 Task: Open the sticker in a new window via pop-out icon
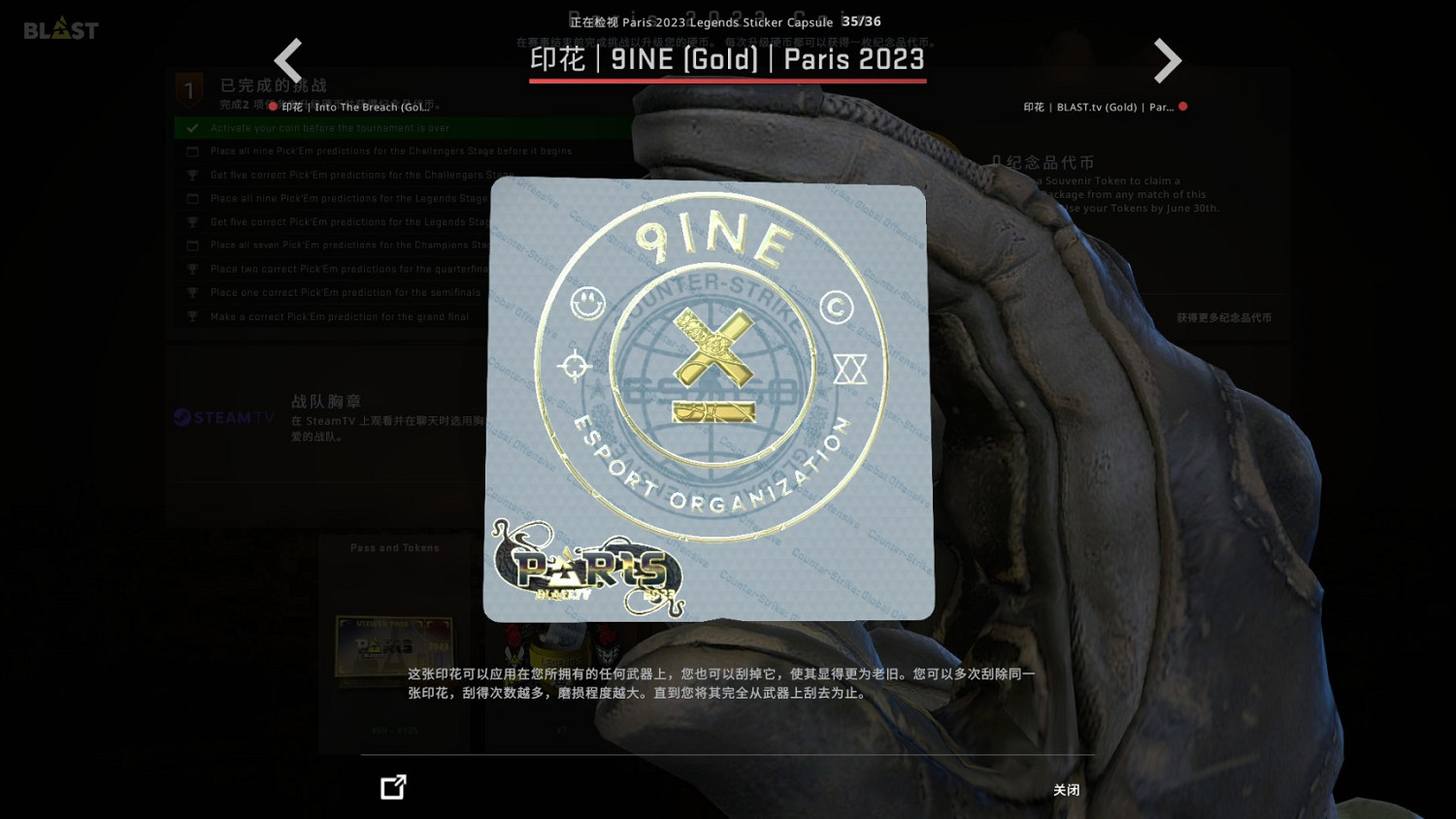(393, 787)
